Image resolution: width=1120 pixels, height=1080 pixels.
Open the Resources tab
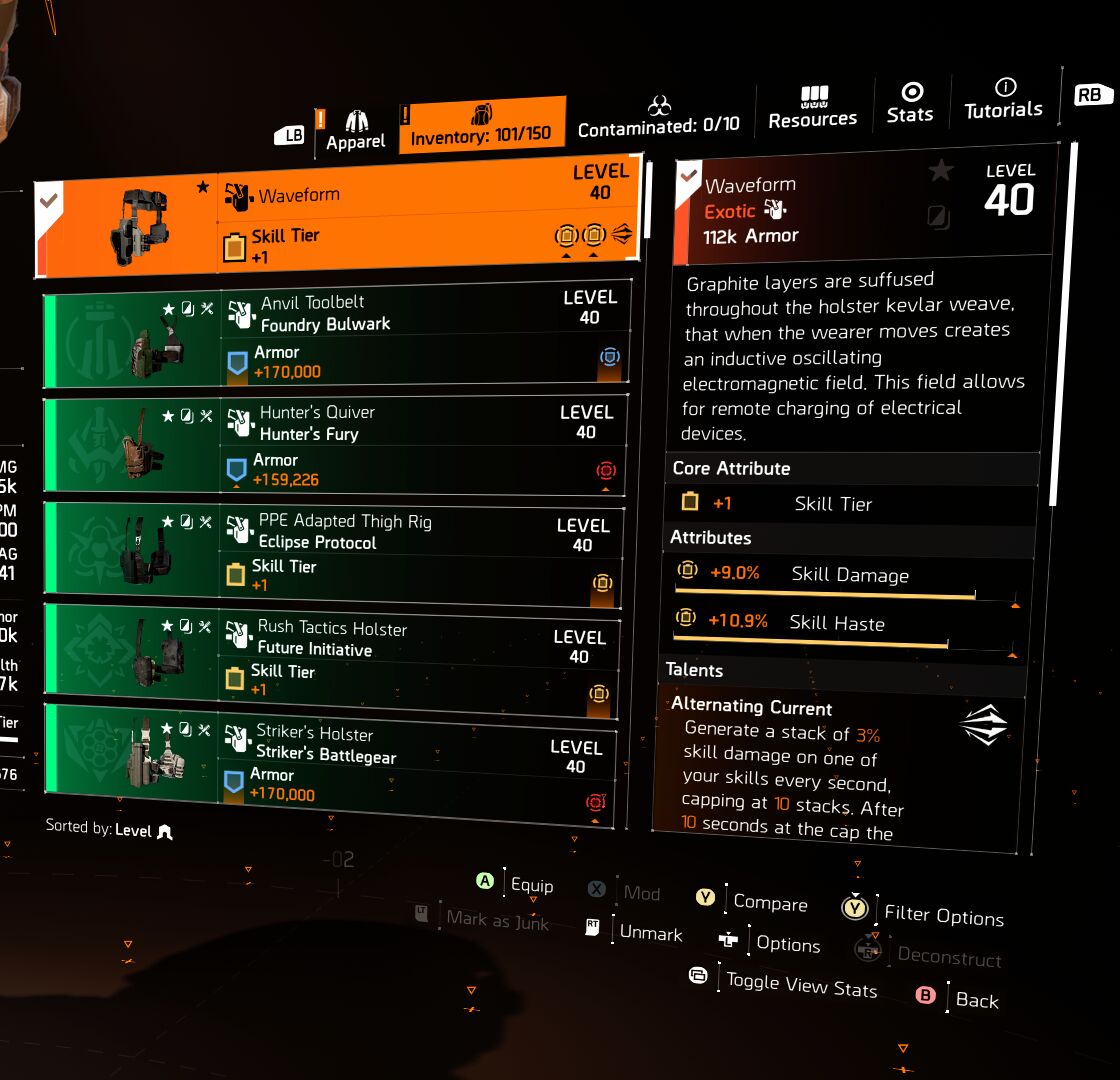coord(812,108)
